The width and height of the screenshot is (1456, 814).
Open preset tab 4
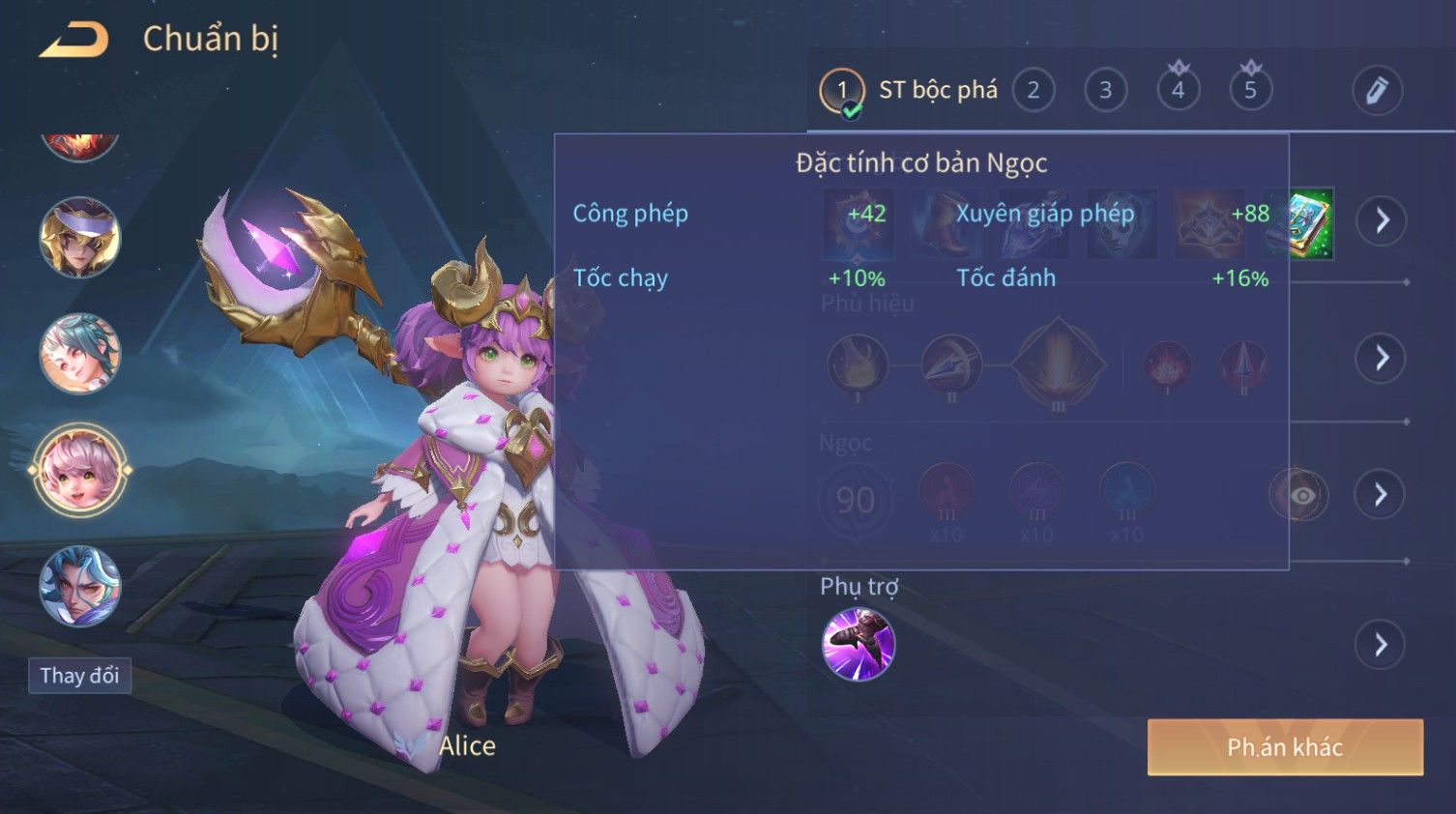[1178, 91]
